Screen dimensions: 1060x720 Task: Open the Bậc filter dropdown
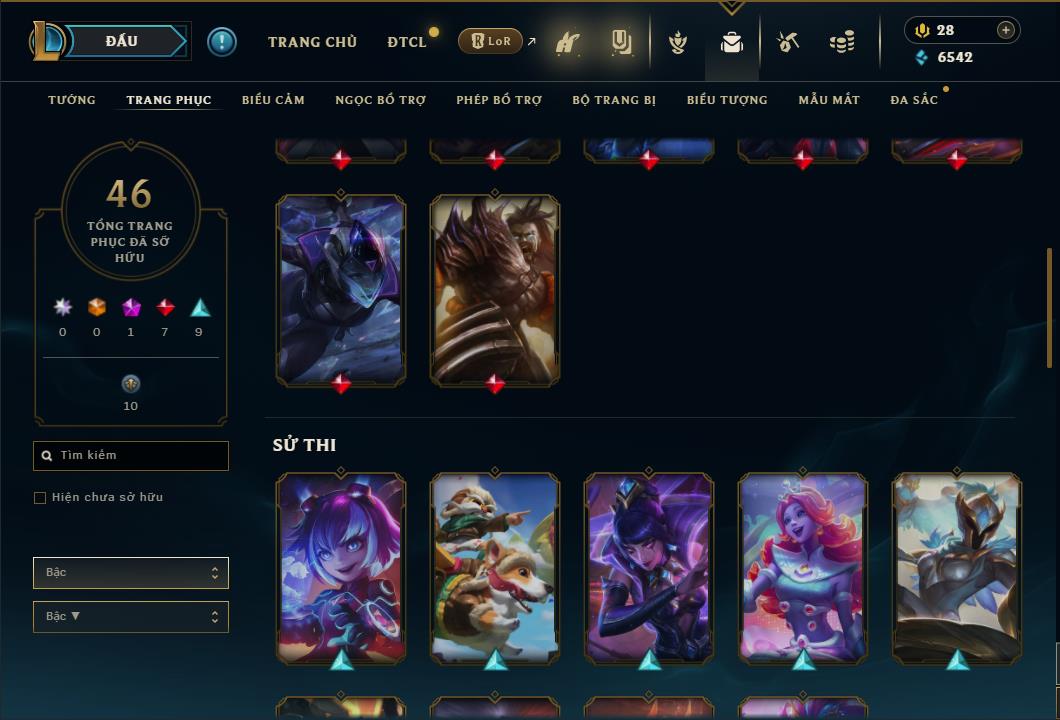coord(131,573)
